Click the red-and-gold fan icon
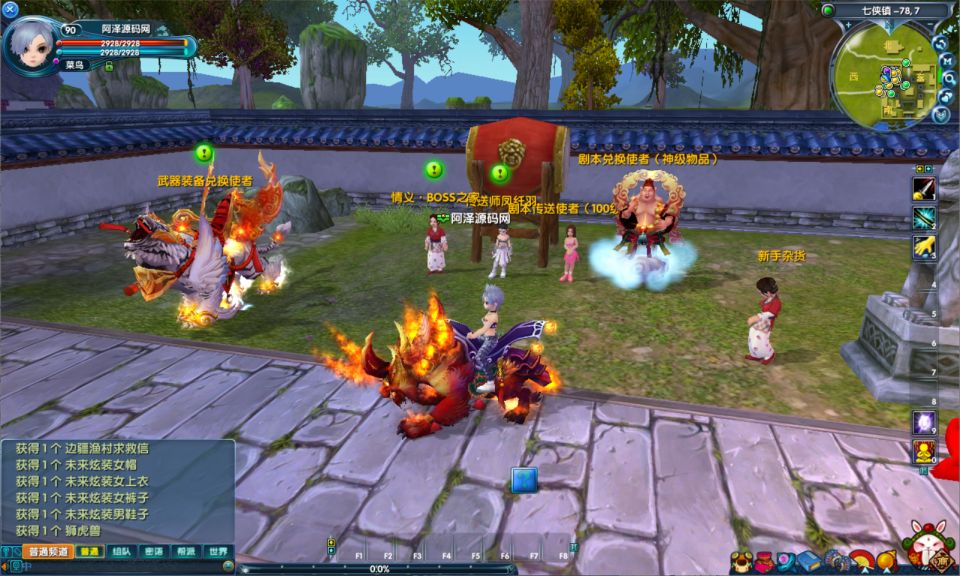This screenshot has width=960, height=576. coord(863,561)
